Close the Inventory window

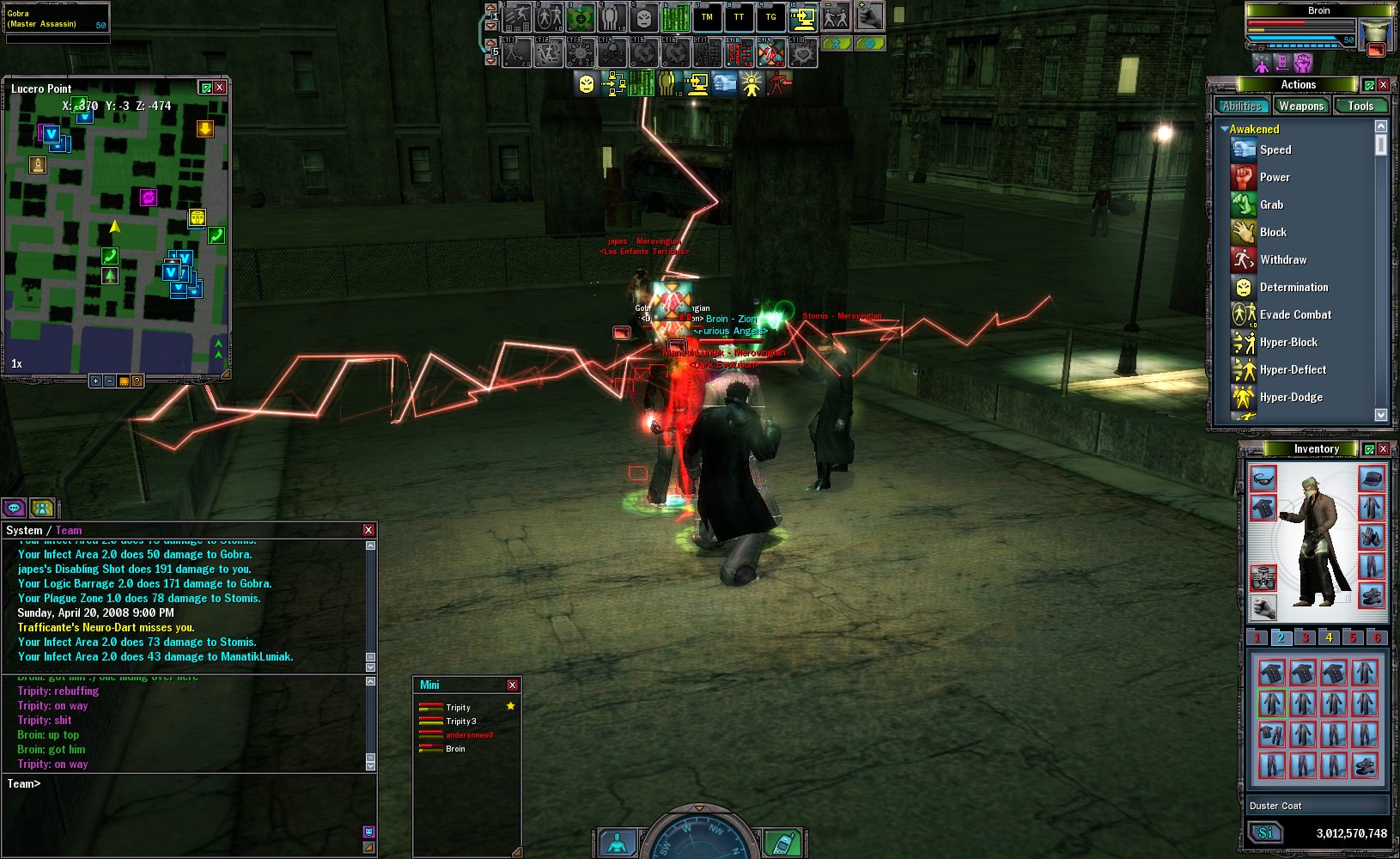[x=1384, y=448]
